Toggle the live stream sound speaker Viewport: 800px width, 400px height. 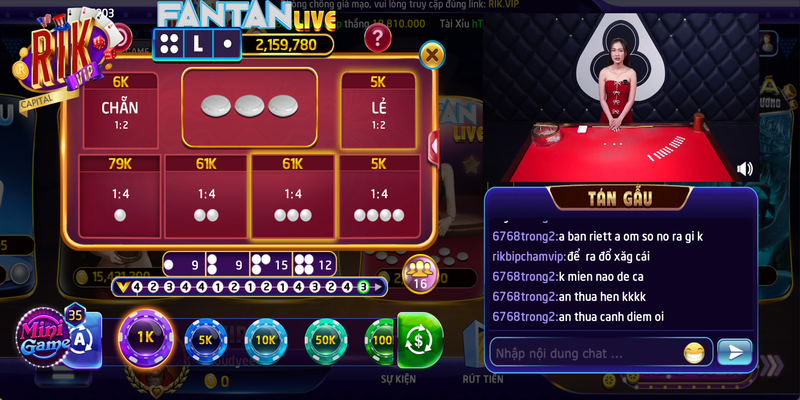(x=745, y=169)
